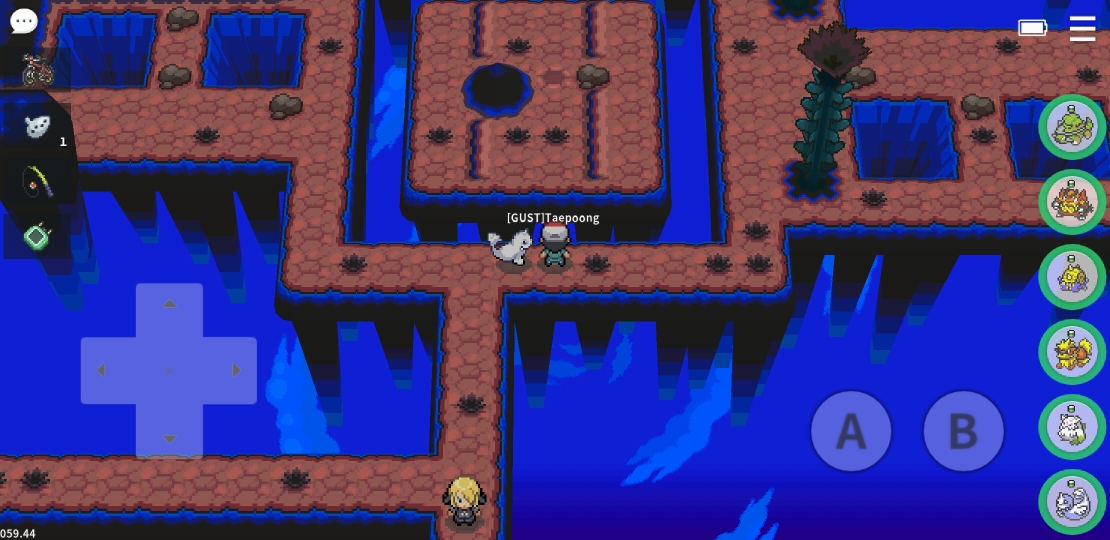This screenshot has width=1110, height=540.
Task: Open the hamburger main menu
Action: point(1082,29)
